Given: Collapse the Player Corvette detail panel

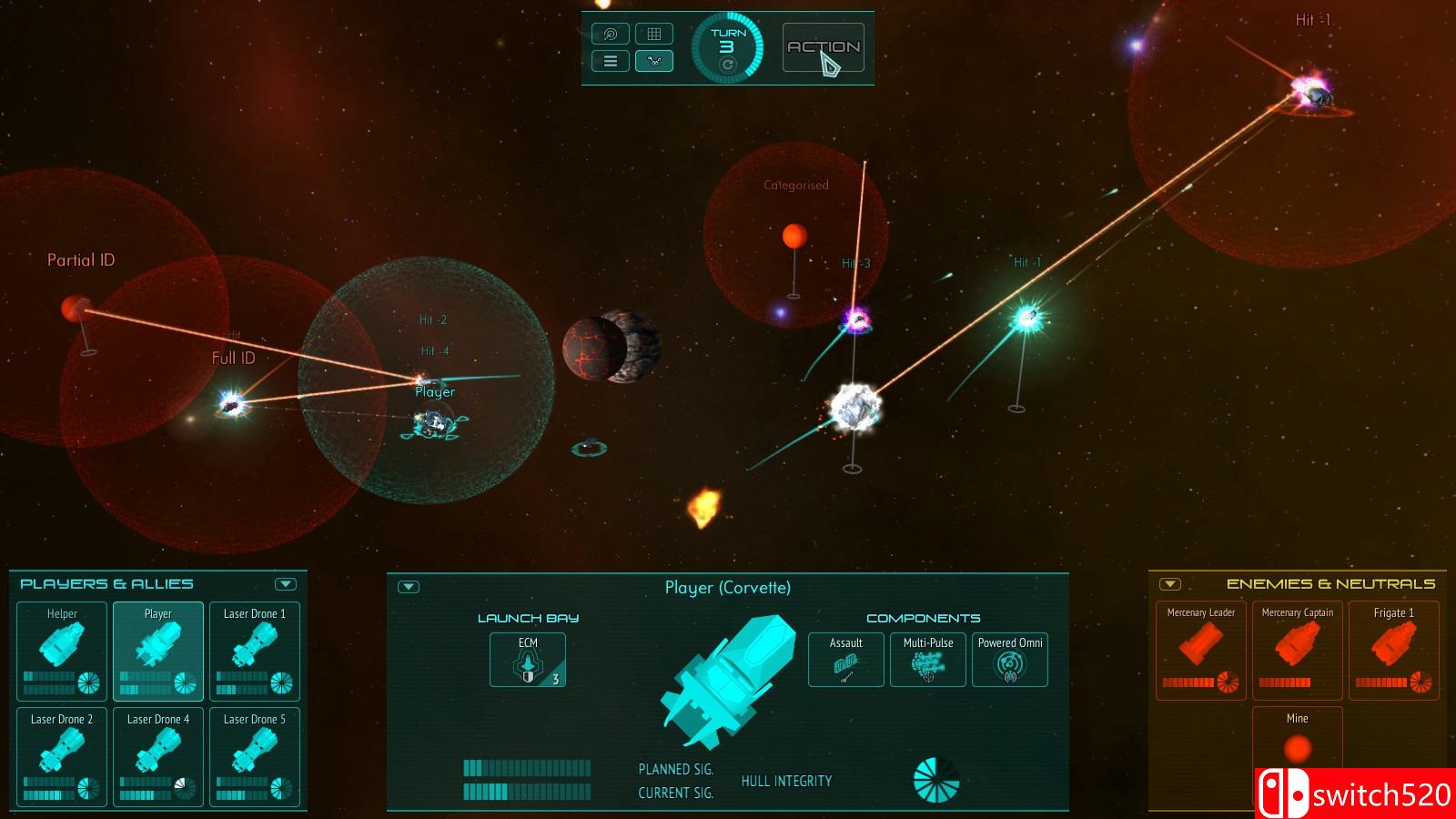Looking at the screenshot, I should (x=409, y=587).
